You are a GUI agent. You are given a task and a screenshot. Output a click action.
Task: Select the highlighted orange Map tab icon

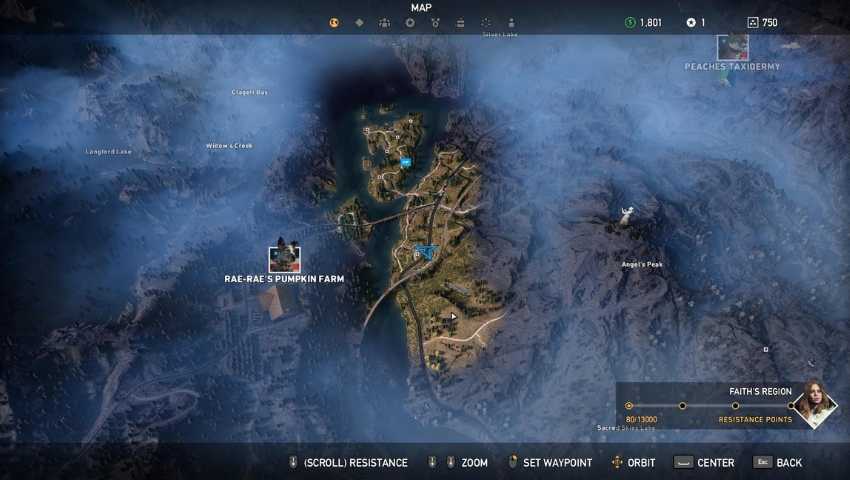[x=334, y=22]
